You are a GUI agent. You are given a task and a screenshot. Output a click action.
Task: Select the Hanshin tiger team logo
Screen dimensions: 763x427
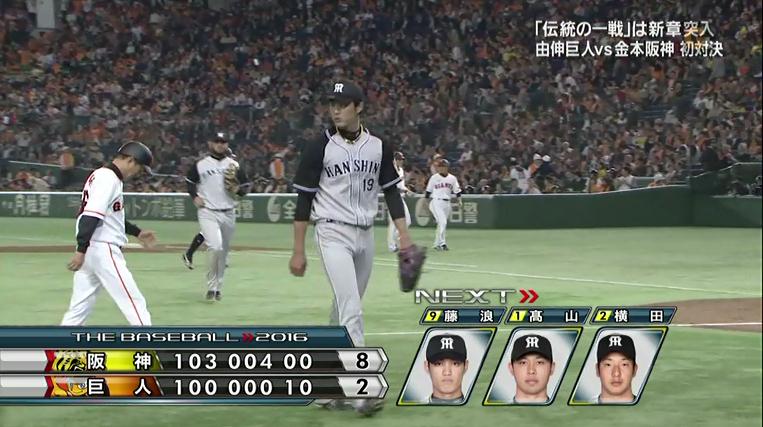pyautogui.click(x=70, y=361)
